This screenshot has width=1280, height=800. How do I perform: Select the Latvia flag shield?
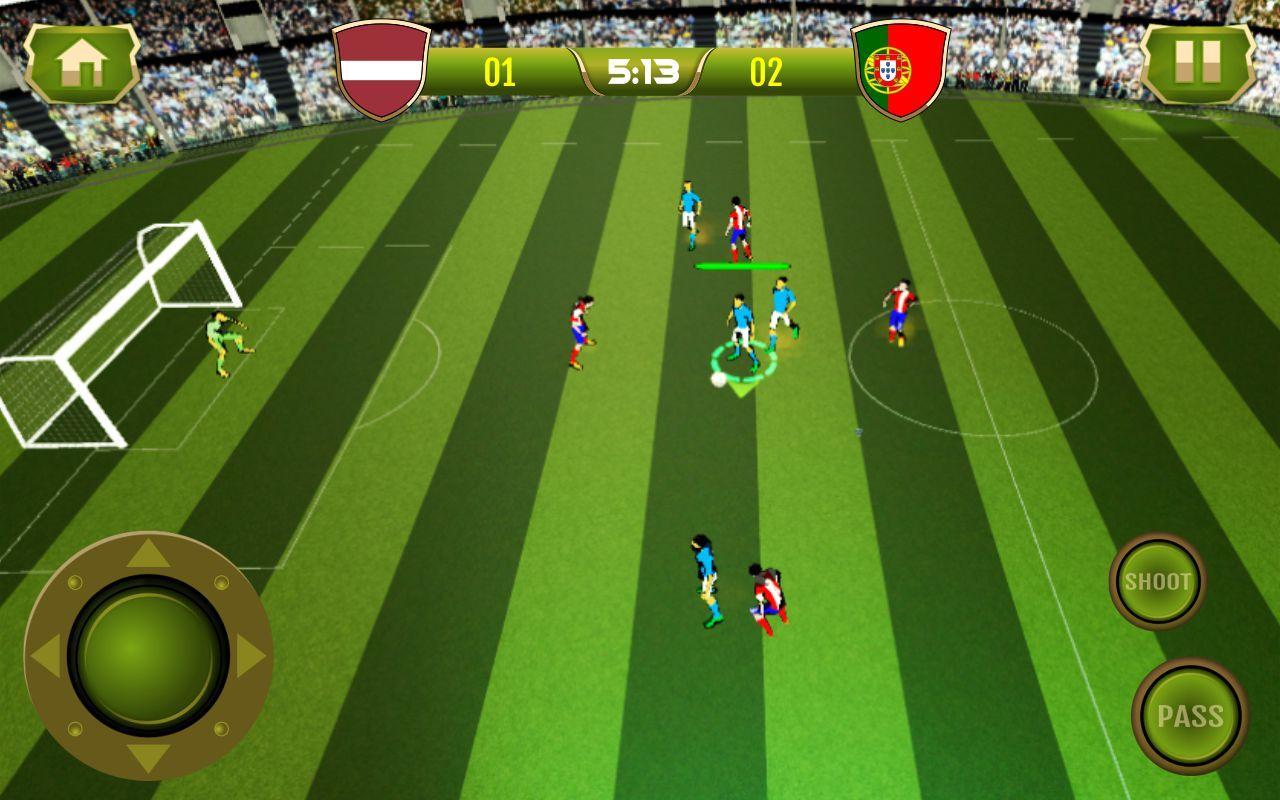tap(380, 68)
